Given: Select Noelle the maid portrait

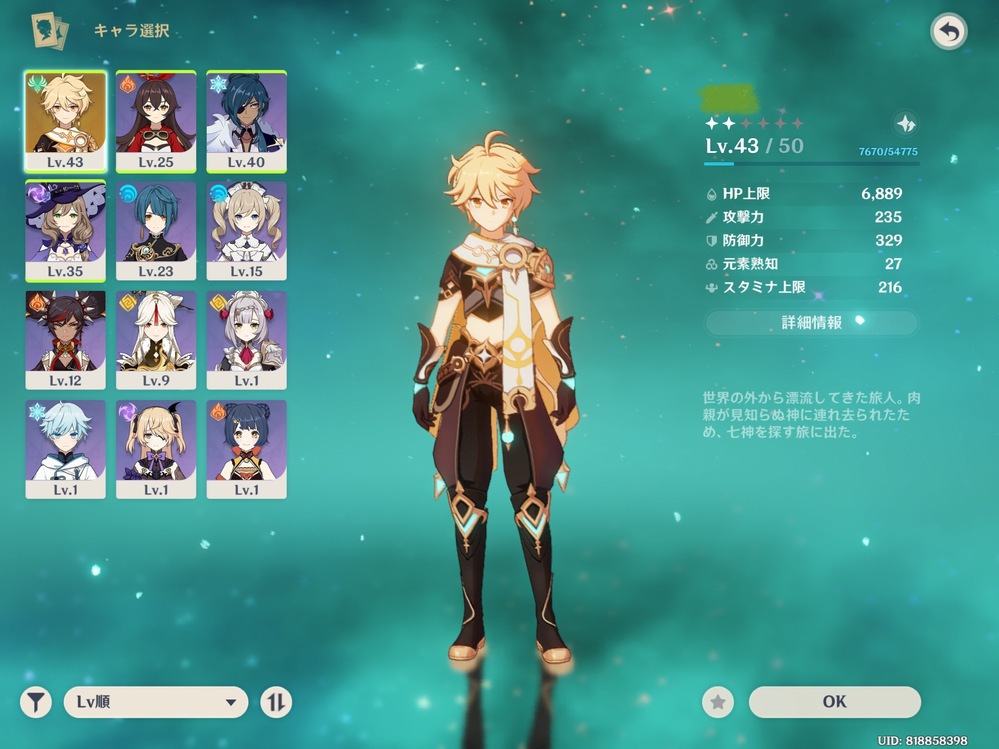Looking at the screenshot, I should pos(247,339).
